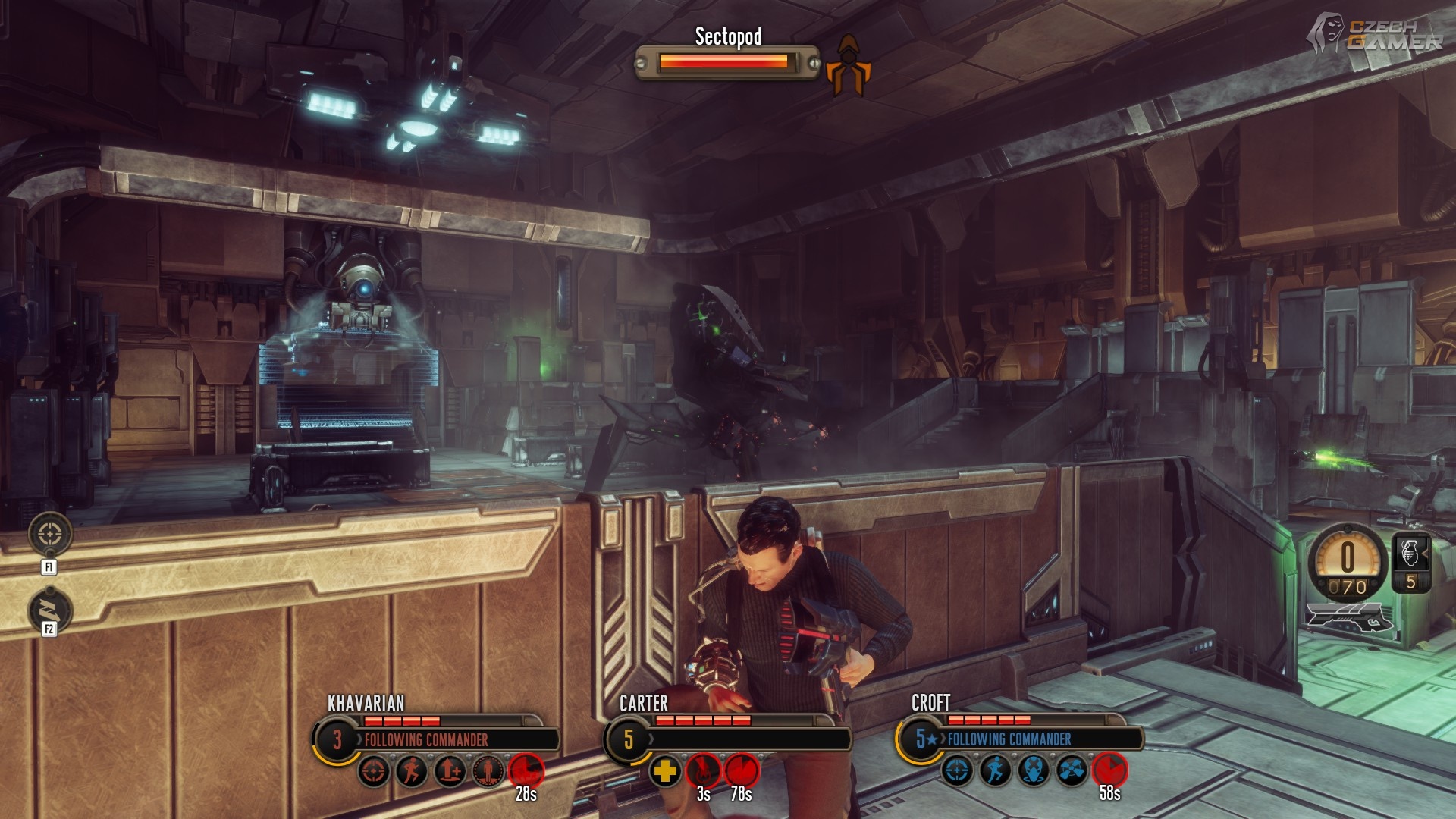Choose Croft's blue running man move order

click(x=996, y=771)
